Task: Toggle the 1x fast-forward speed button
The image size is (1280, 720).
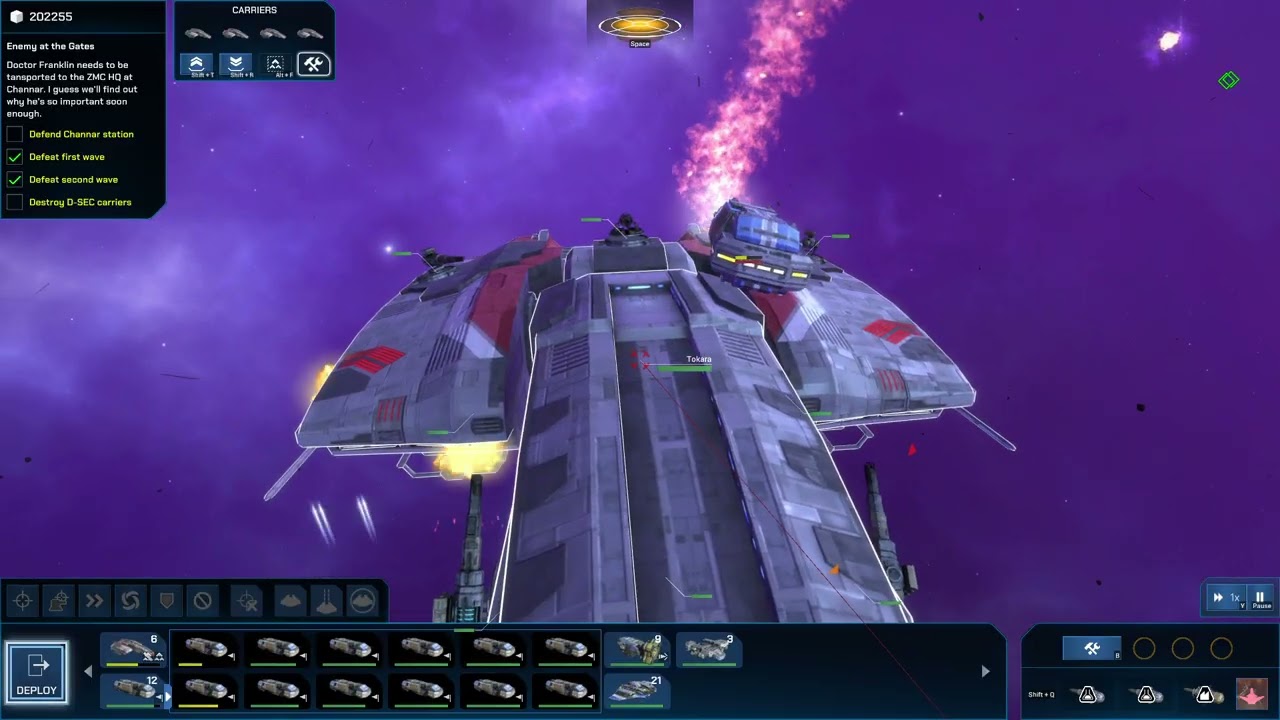Action: (x=1226, y=598)
